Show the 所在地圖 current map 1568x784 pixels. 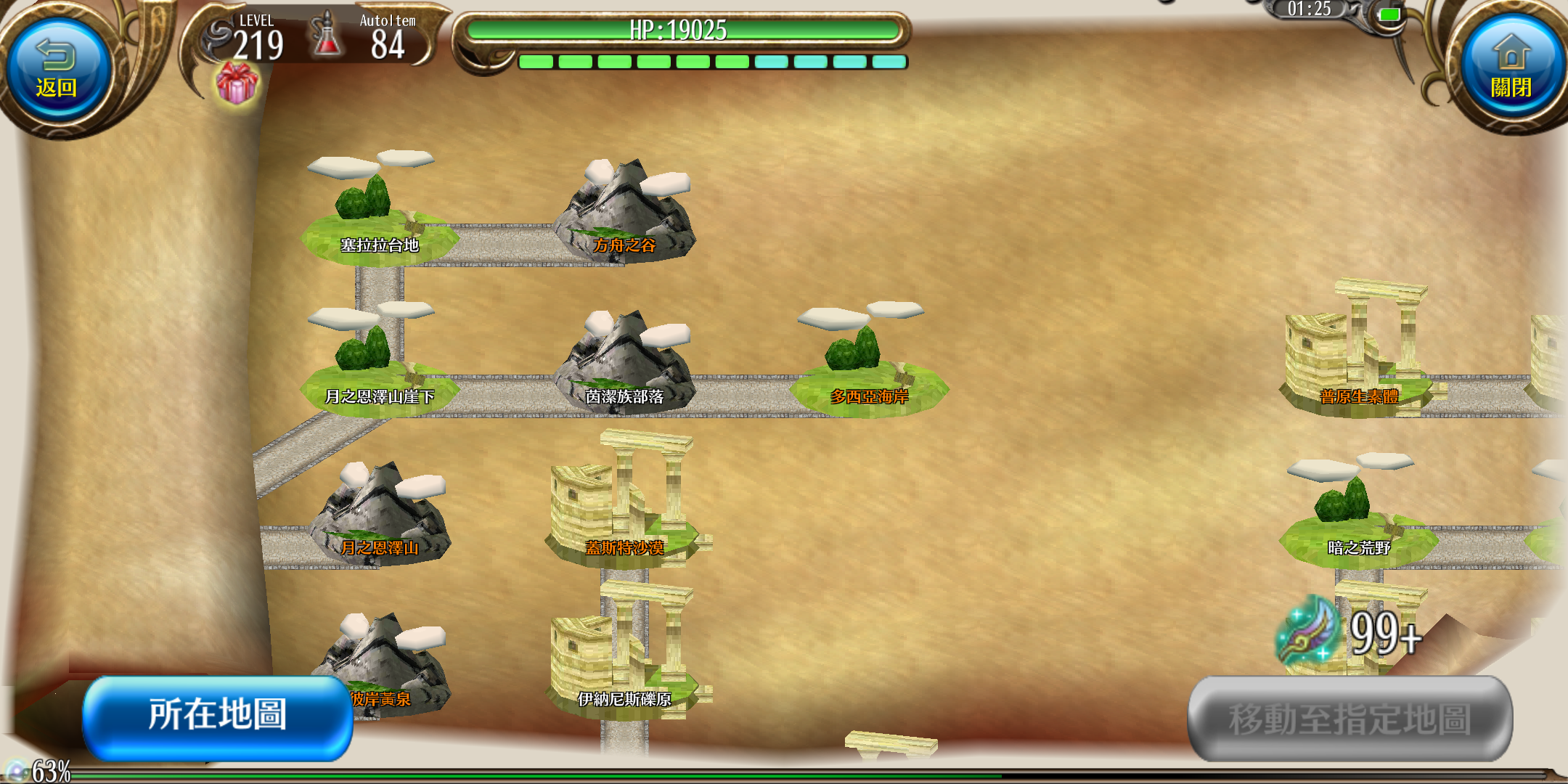tap(218, 716)
